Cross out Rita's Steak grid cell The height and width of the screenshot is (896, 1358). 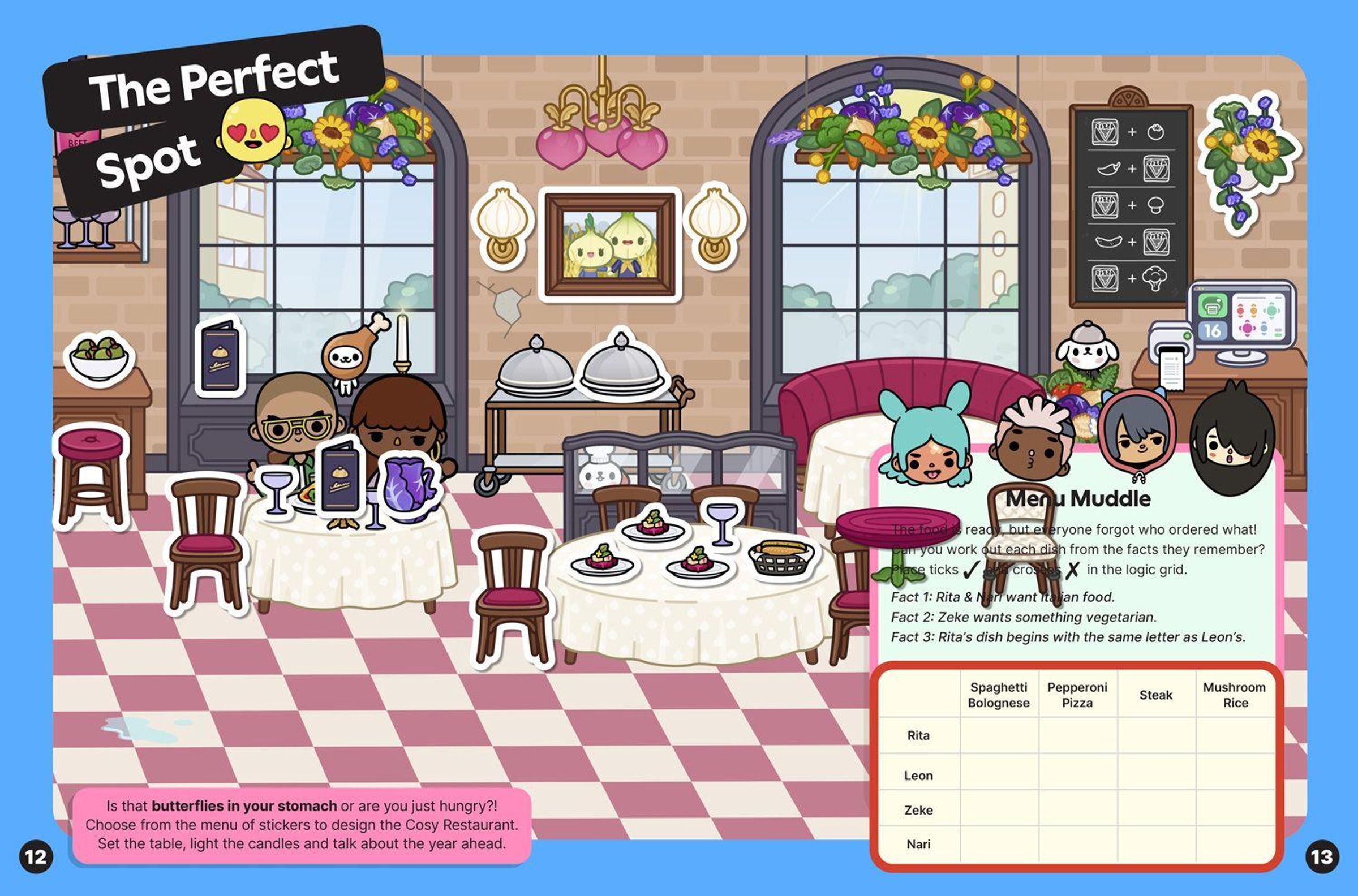1155,735
